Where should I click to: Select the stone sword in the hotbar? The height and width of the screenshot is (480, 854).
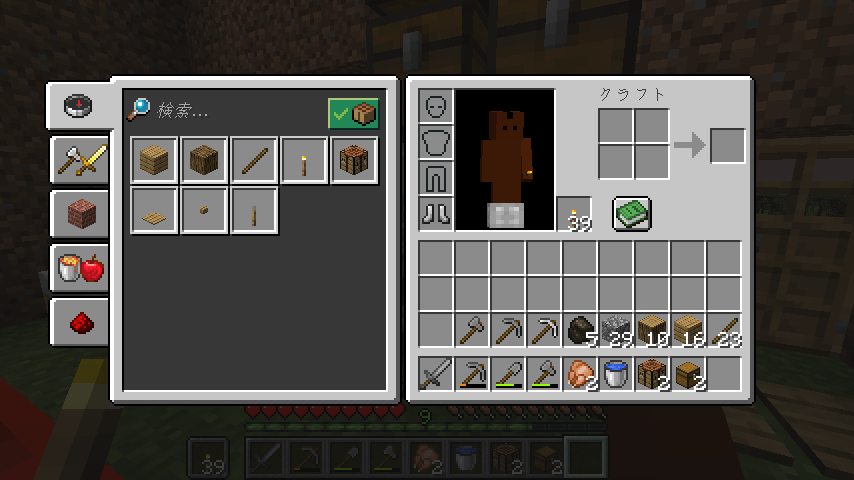tap(436, 373)
